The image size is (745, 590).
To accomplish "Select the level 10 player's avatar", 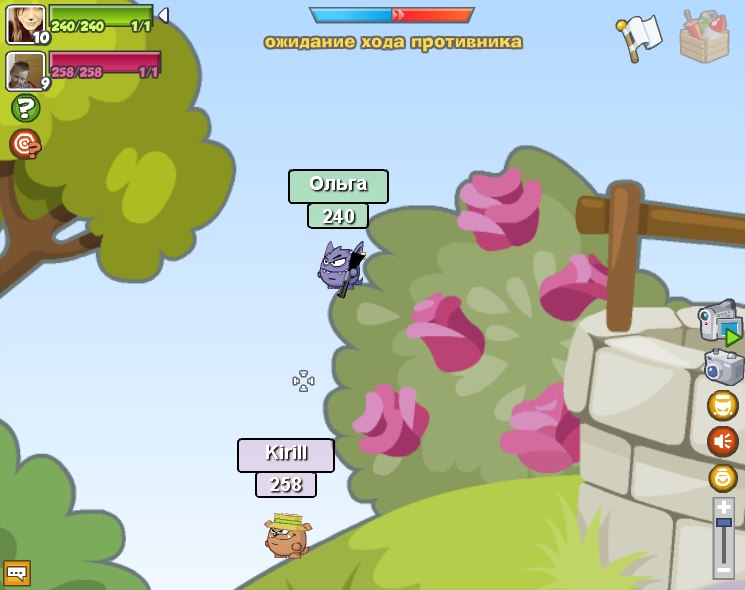I will (24, 24).
